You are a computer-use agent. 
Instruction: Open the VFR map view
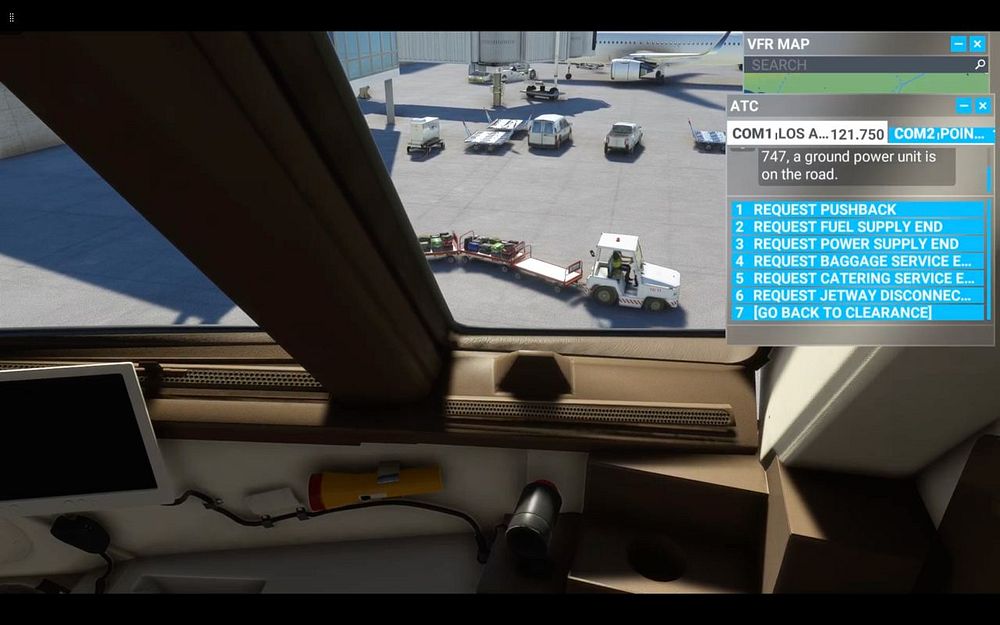[866, 84]
